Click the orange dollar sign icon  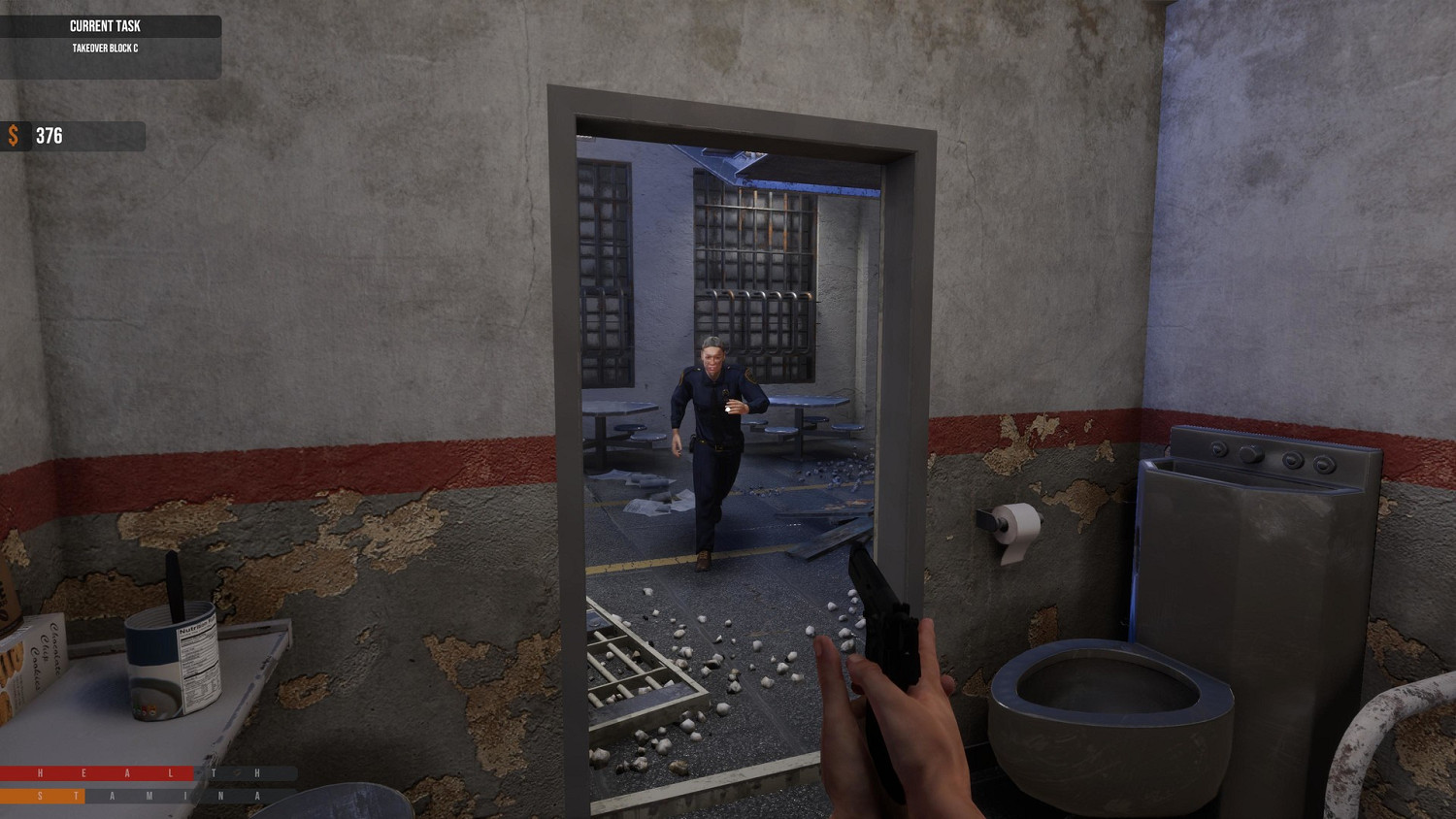[x=13, y=137]
